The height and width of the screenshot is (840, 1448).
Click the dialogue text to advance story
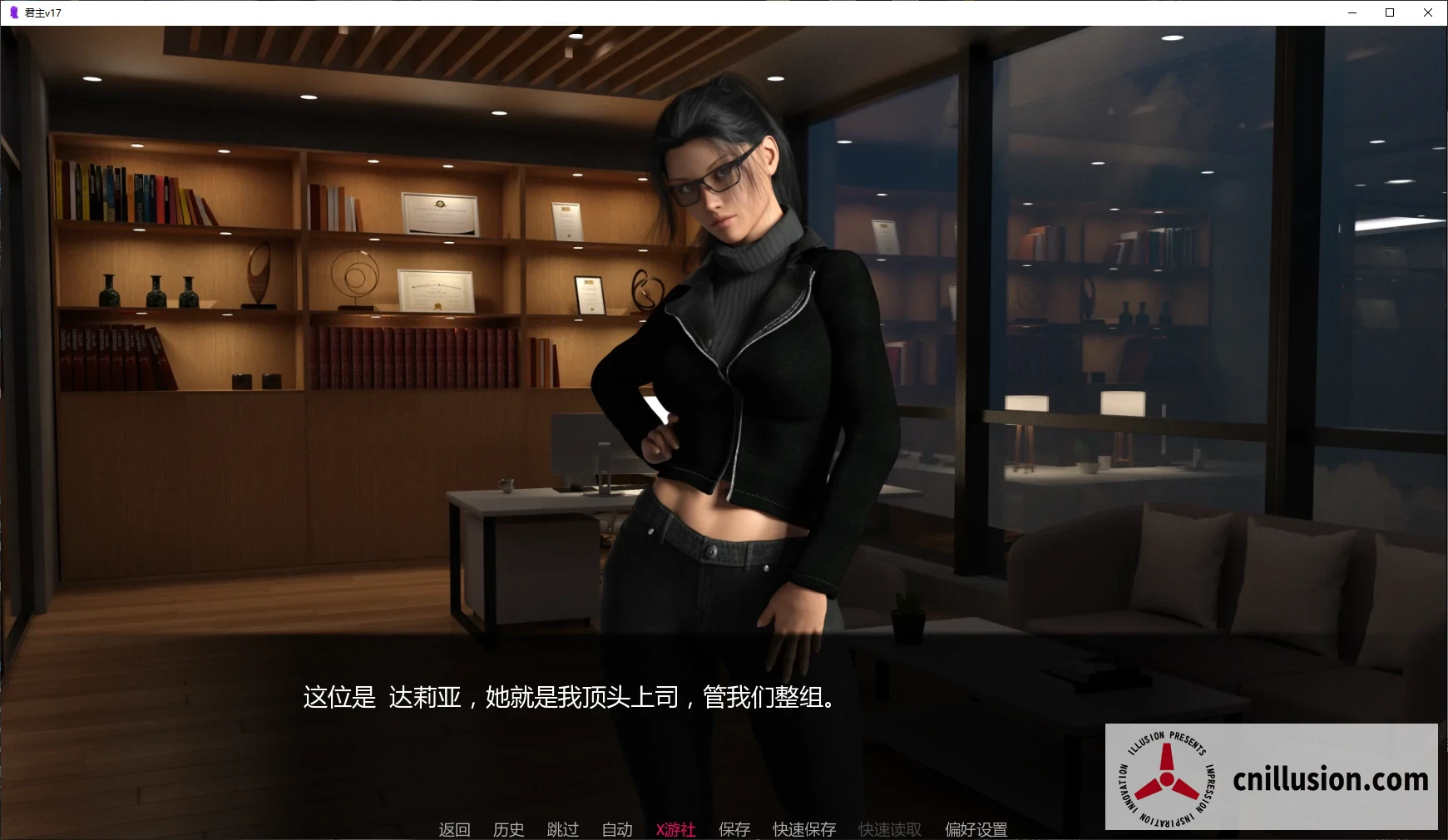567,699
